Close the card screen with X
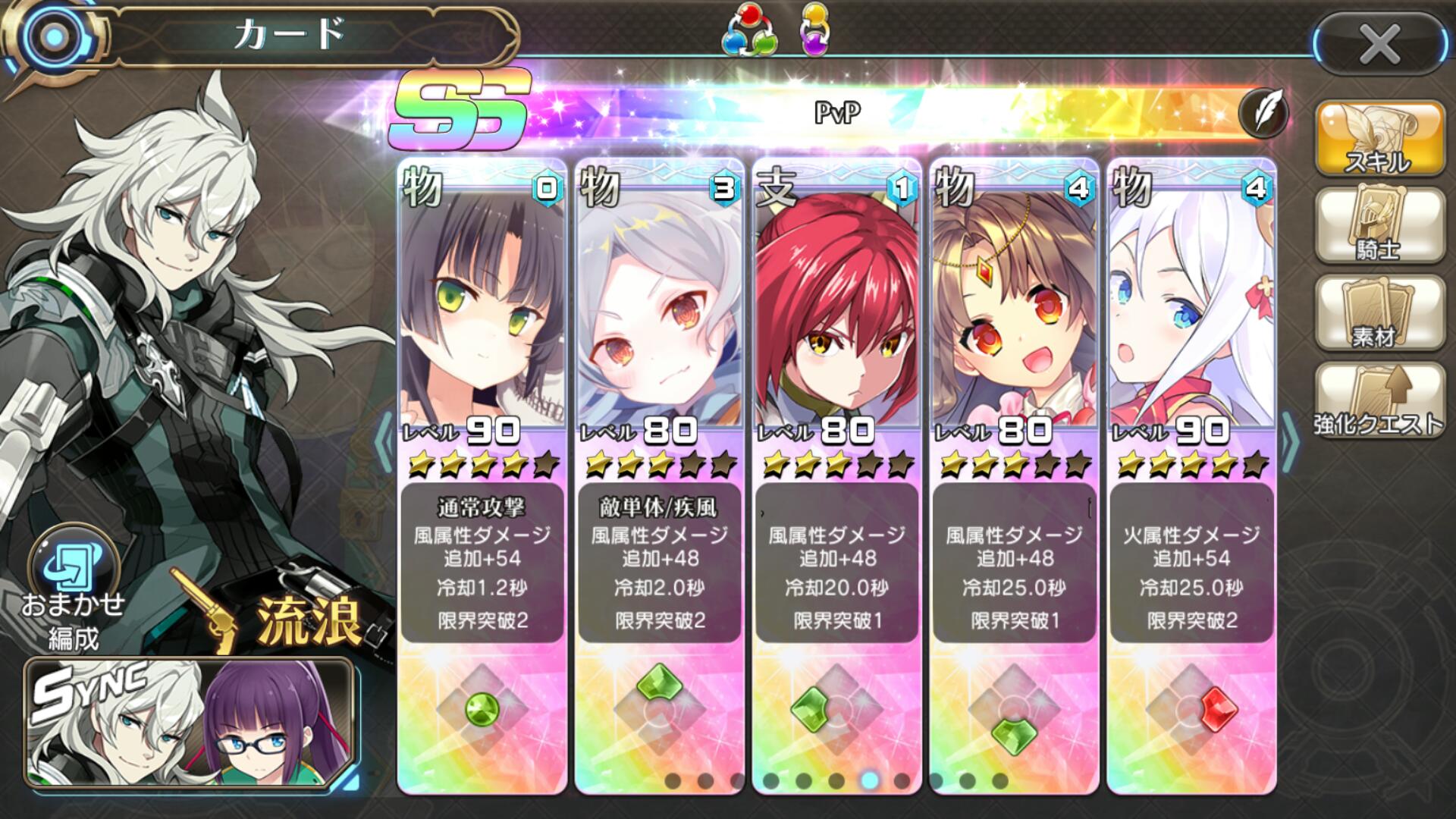 (1379, 44)
